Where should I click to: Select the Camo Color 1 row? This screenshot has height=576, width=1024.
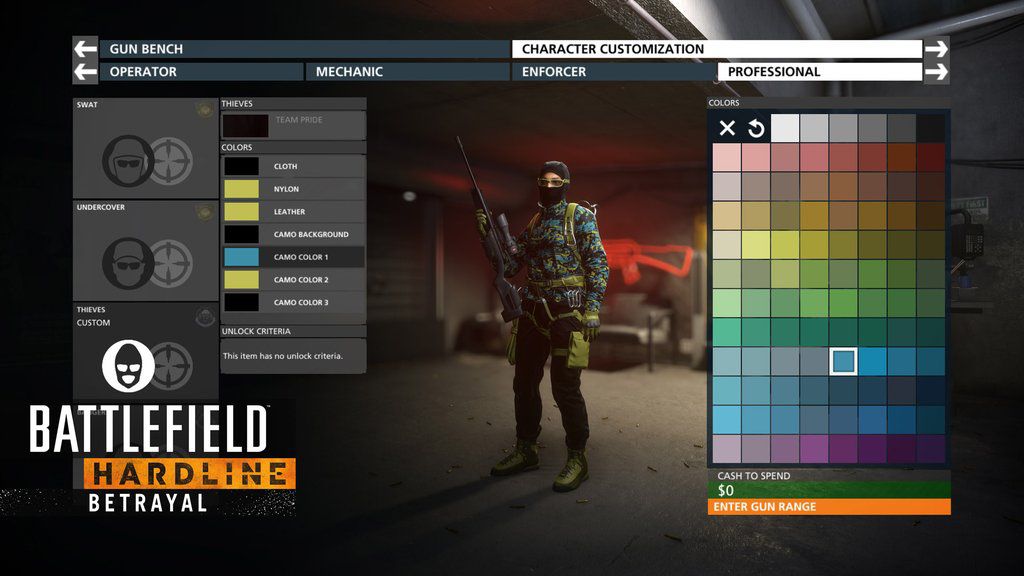(293, 257)
